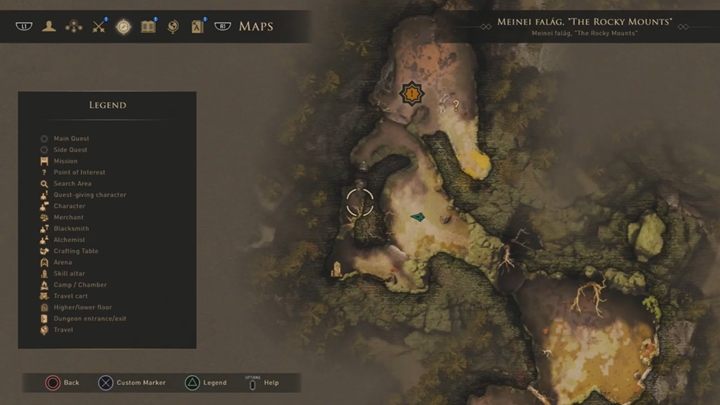
Task: Toggle the Legend panel button
Action: tap(205, 382)
